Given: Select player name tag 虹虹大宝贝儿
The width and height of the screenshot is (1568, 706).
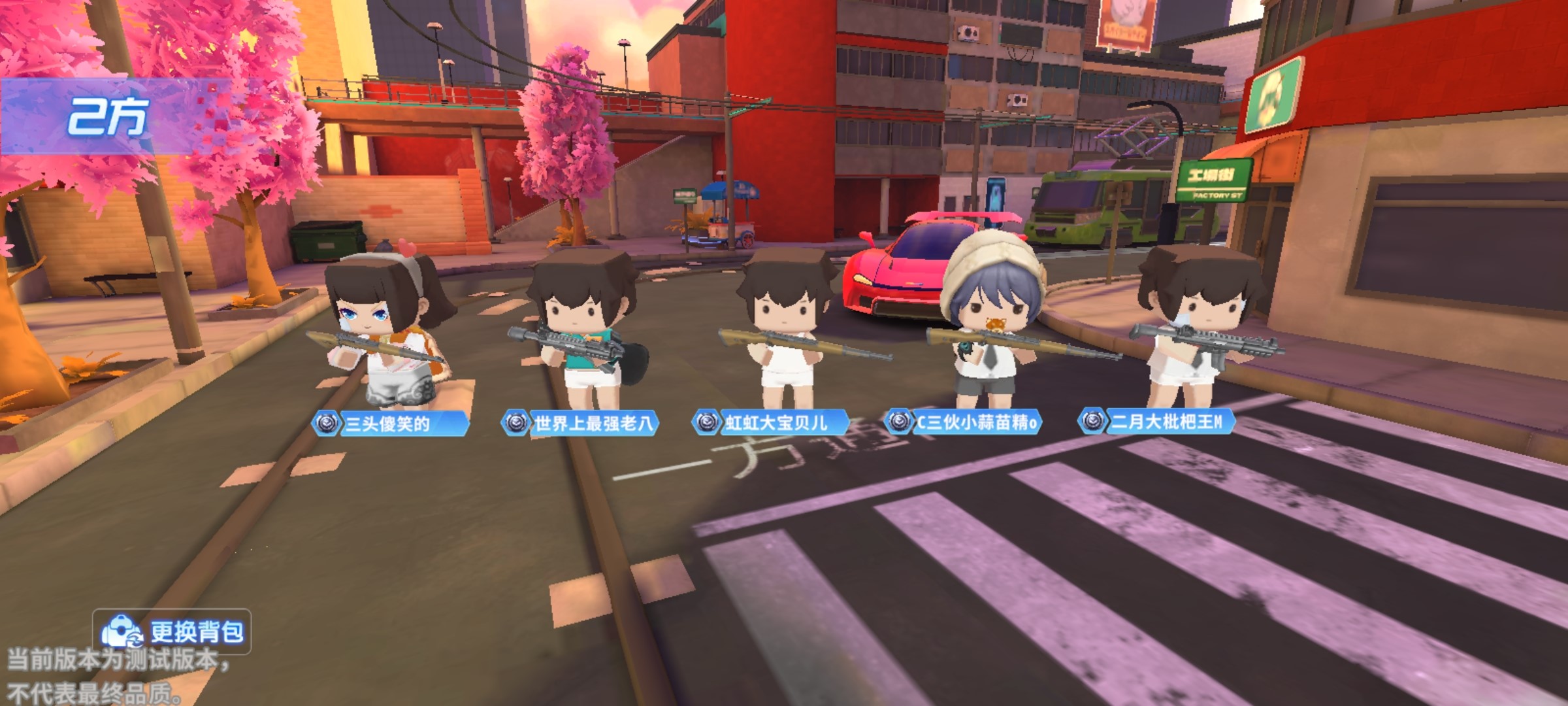Looking at the screenshot, I should [772, 422].
